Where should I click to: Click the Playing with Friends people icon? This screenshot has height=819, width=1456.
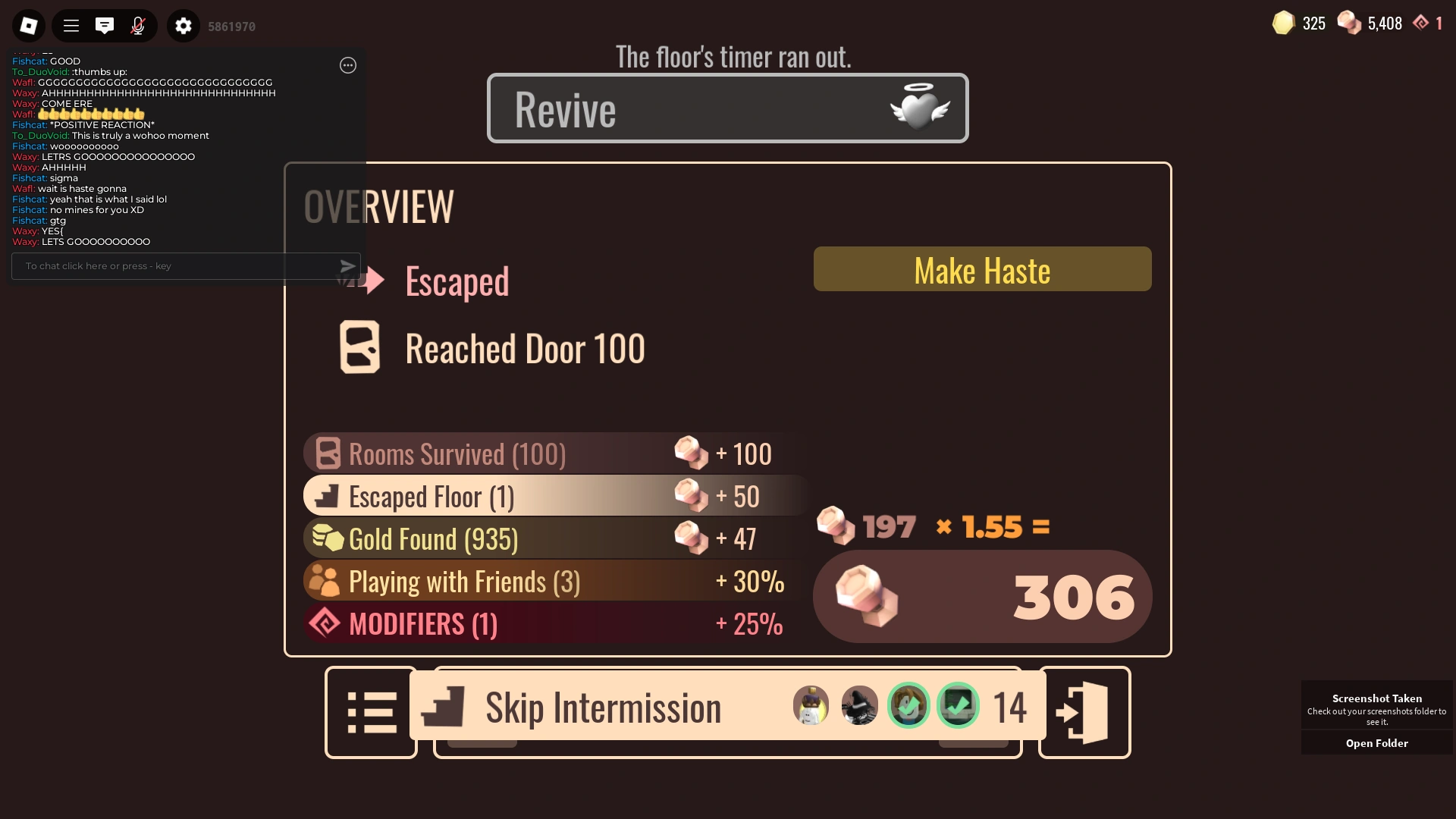coord(325,580)
